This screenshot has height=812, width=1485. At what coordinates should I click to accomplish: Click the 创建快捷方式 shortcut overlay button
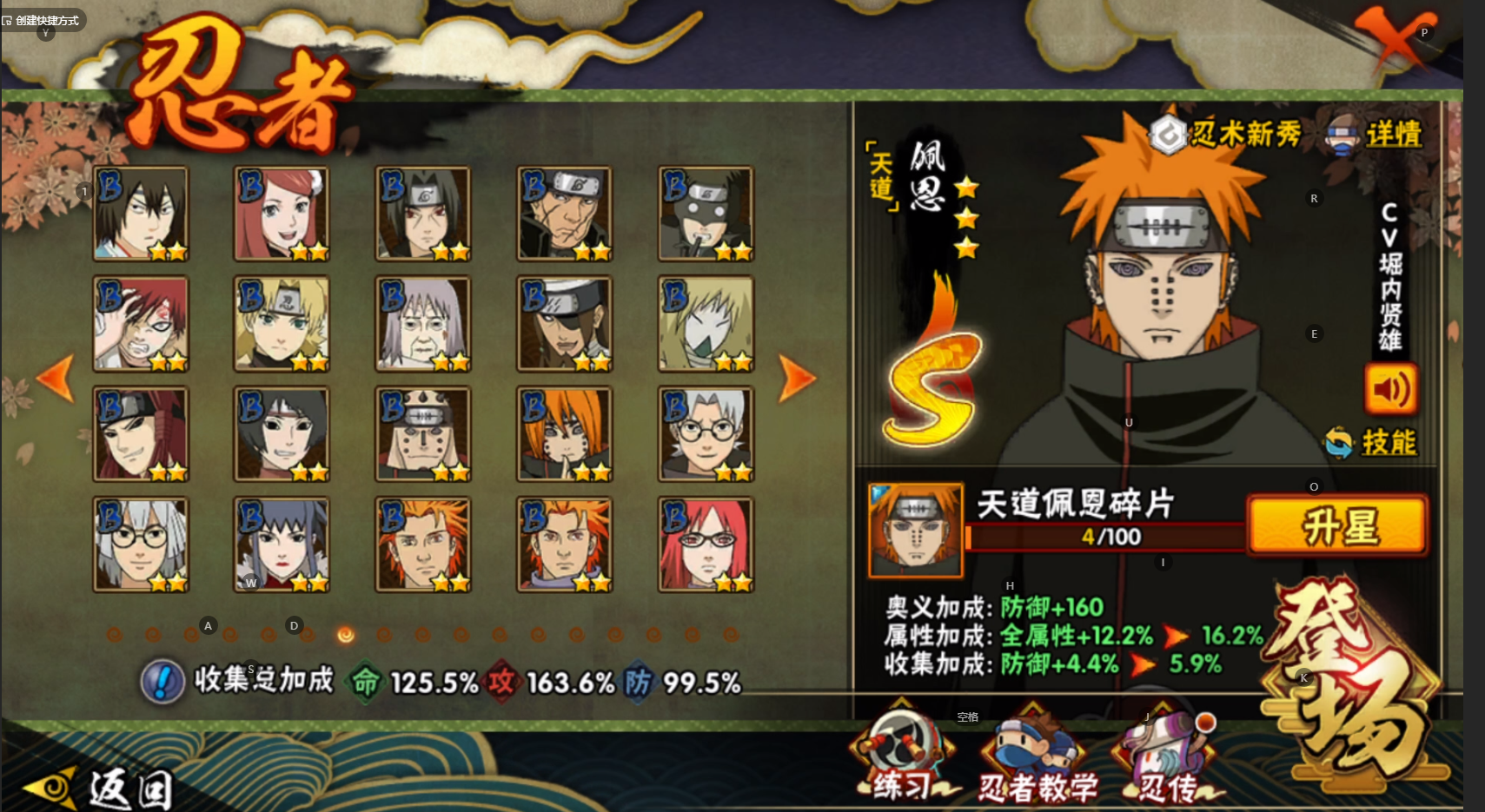[43, 20]
